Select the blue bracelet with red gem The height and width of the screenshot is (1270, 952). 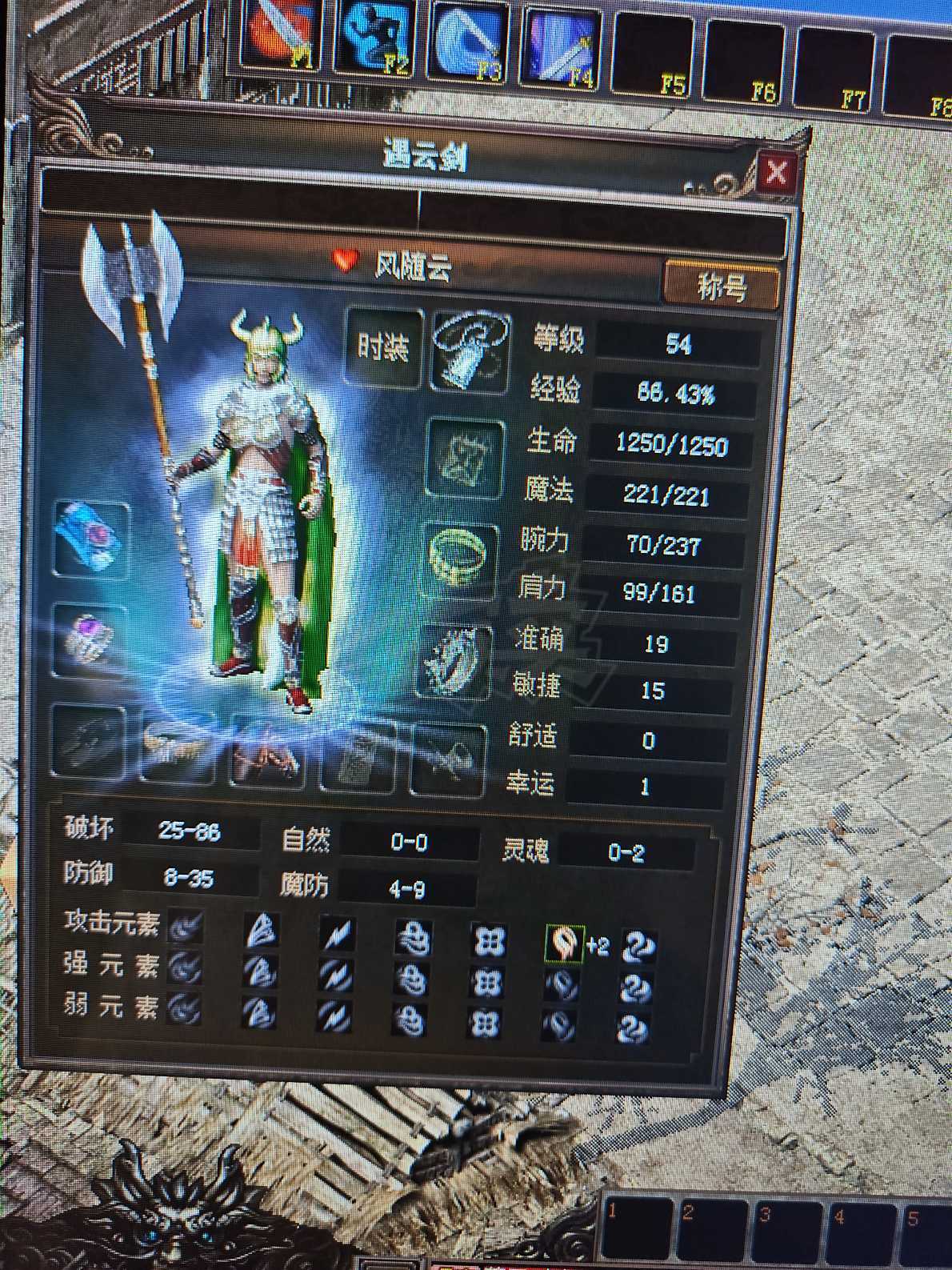pos(92,537)
